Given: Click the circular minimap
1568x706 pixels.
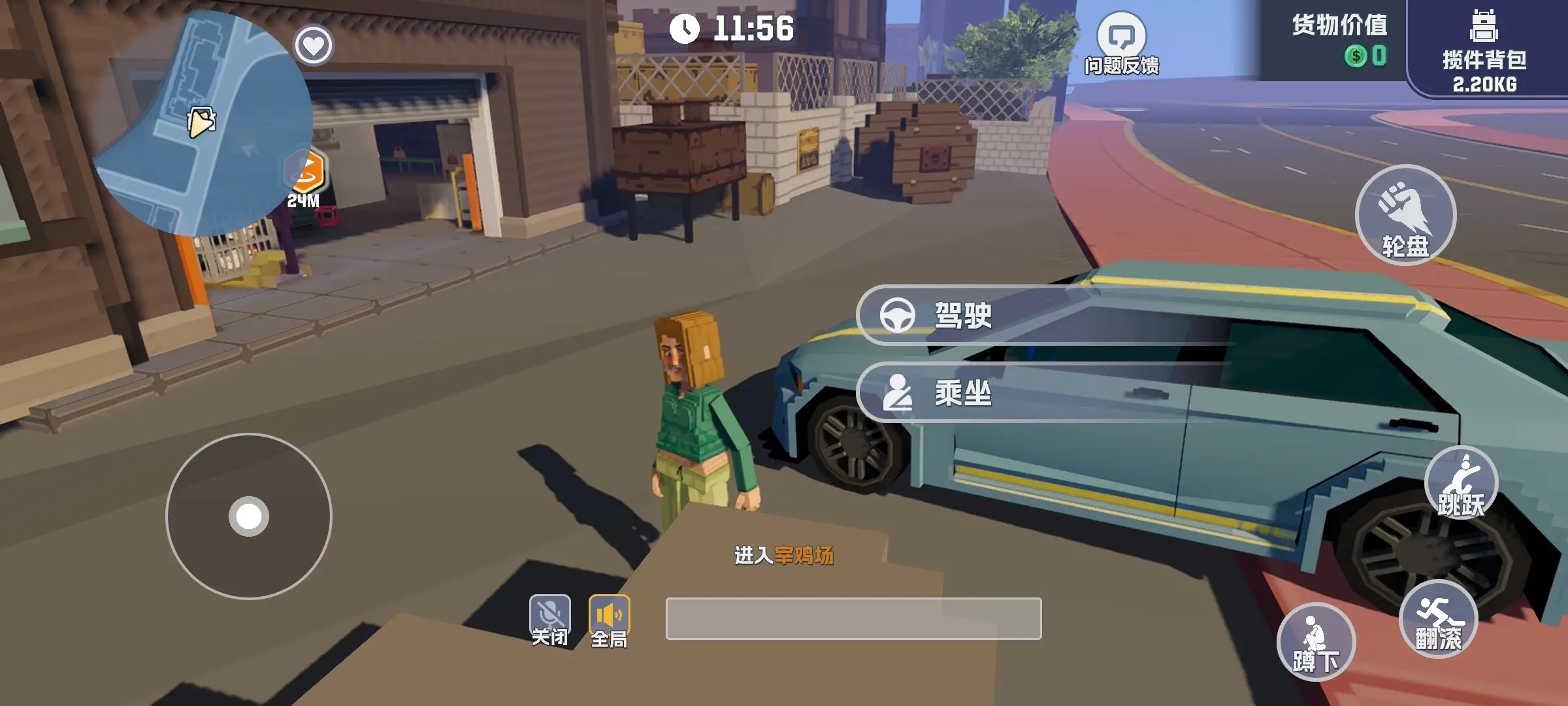Looking at the screenshot, I should click(x=203, y=124).
